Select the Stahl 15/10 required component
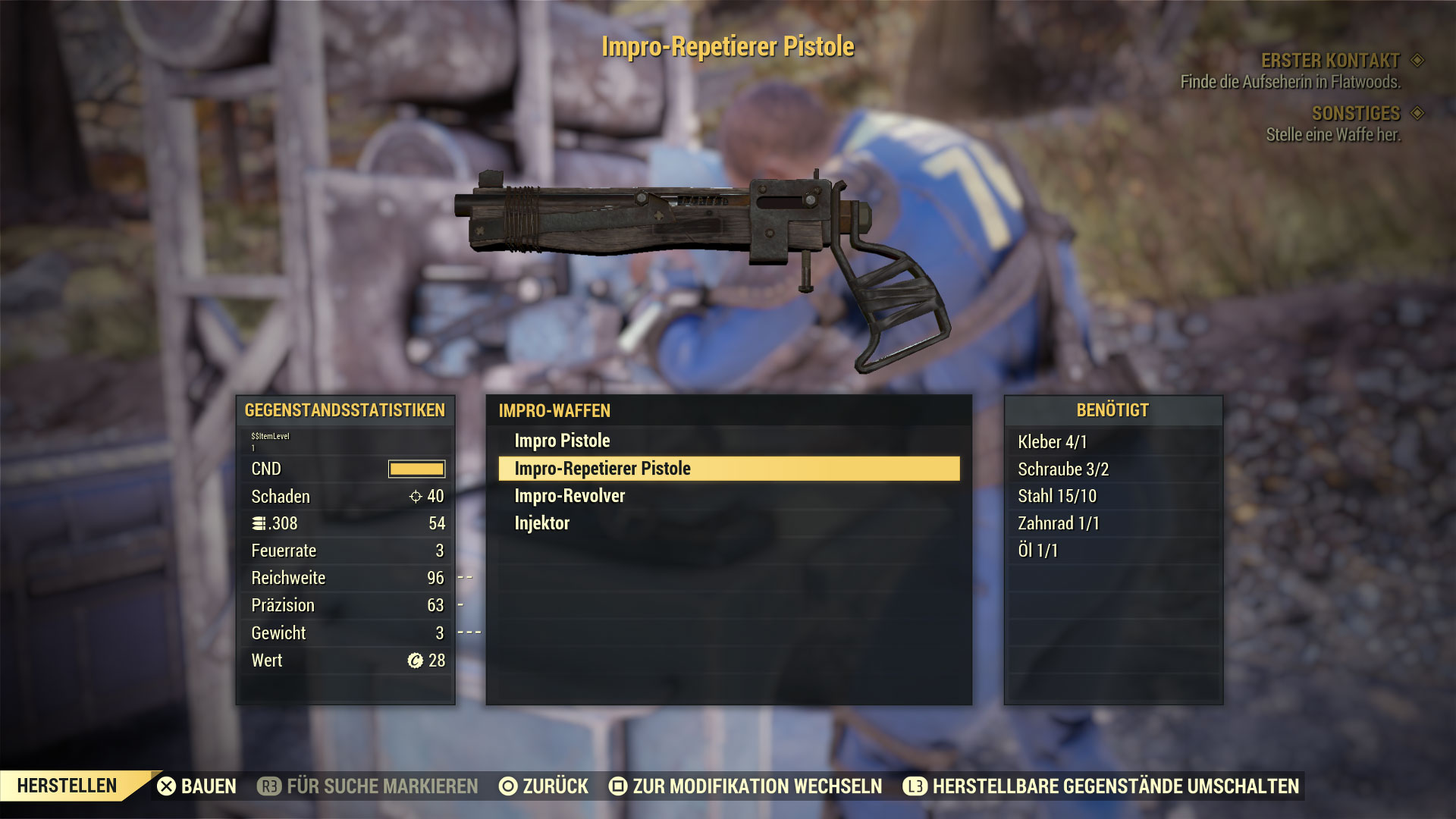This screenshot has width=1456, height=819. coord(1056,497)
